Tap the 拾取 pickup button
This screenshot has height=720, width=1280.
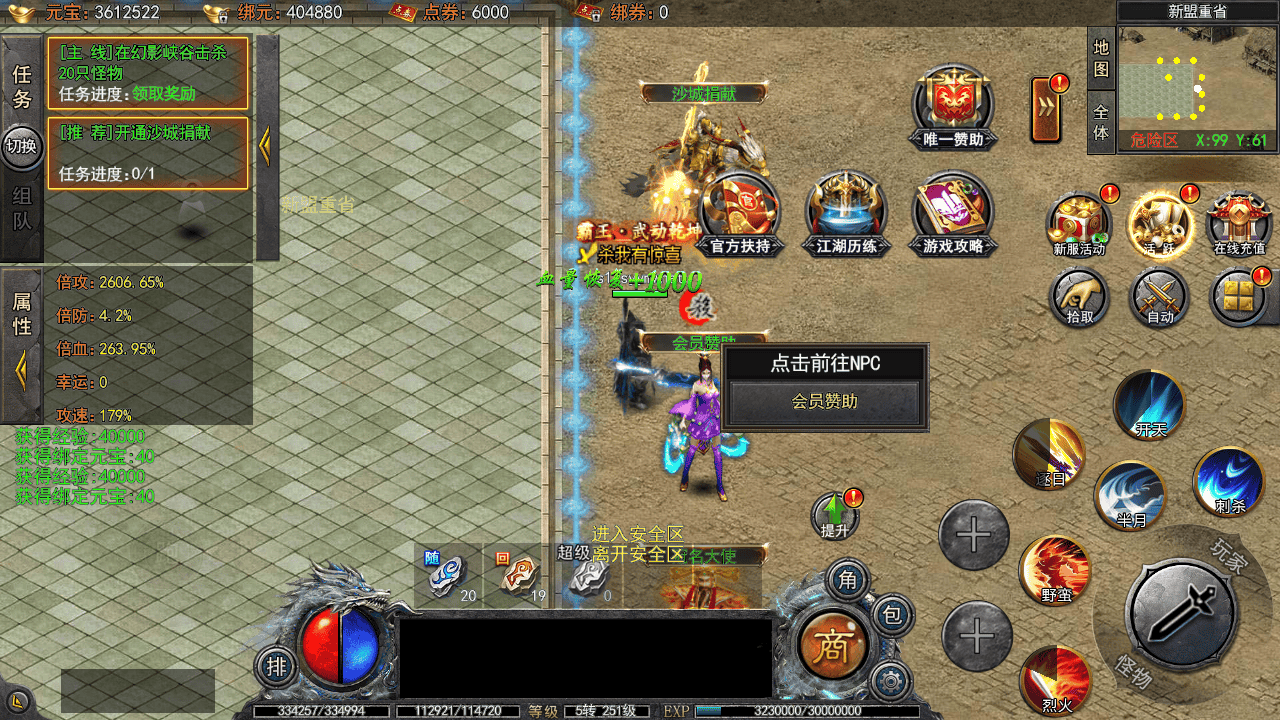point(1079,297)
